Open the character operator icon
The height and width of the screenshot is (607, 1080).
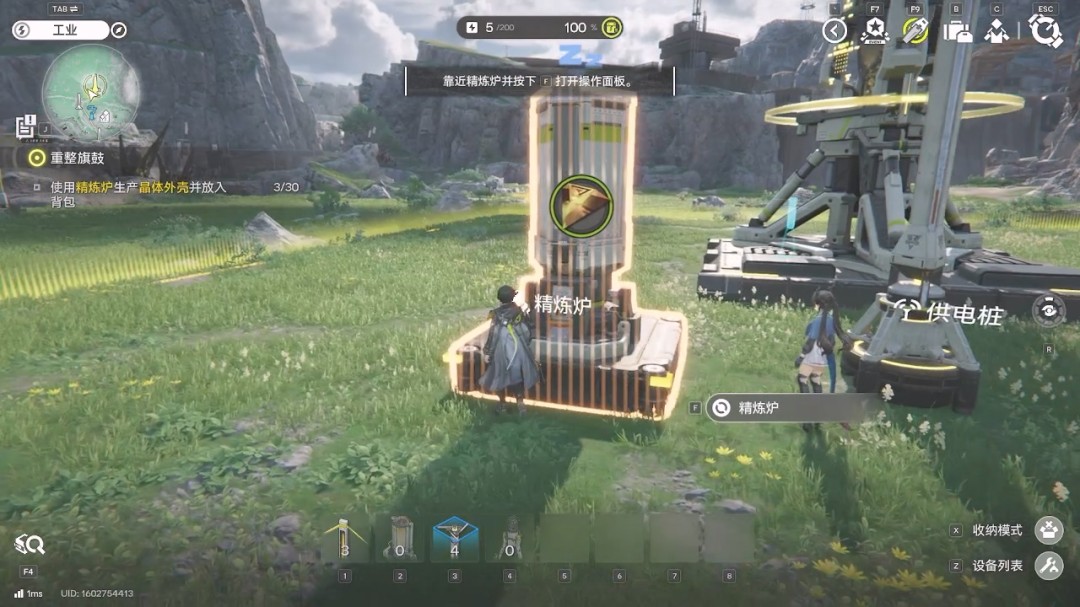point(997,31)
